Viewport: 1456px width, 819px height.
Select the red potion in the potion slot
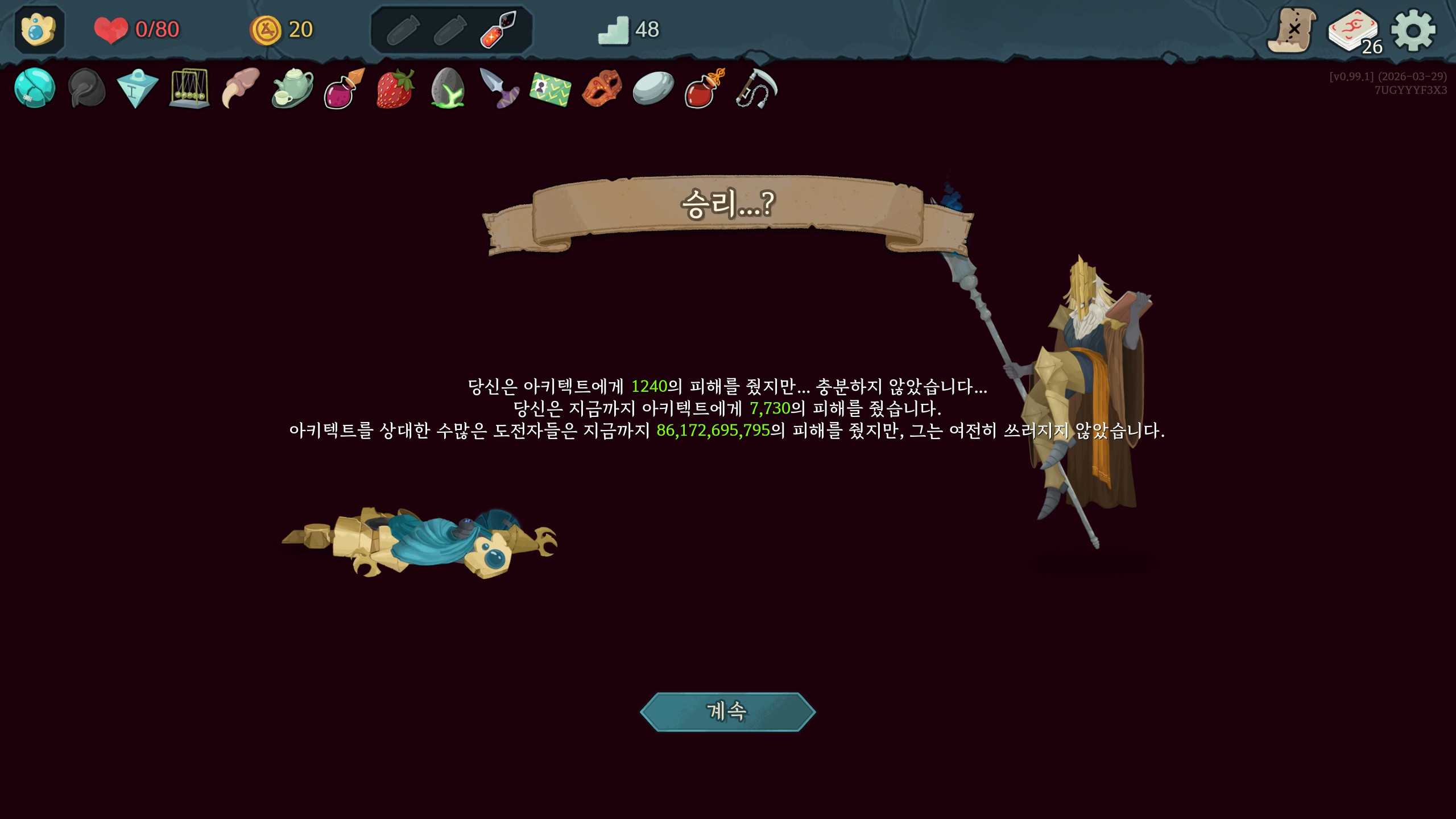click(498, 30)
